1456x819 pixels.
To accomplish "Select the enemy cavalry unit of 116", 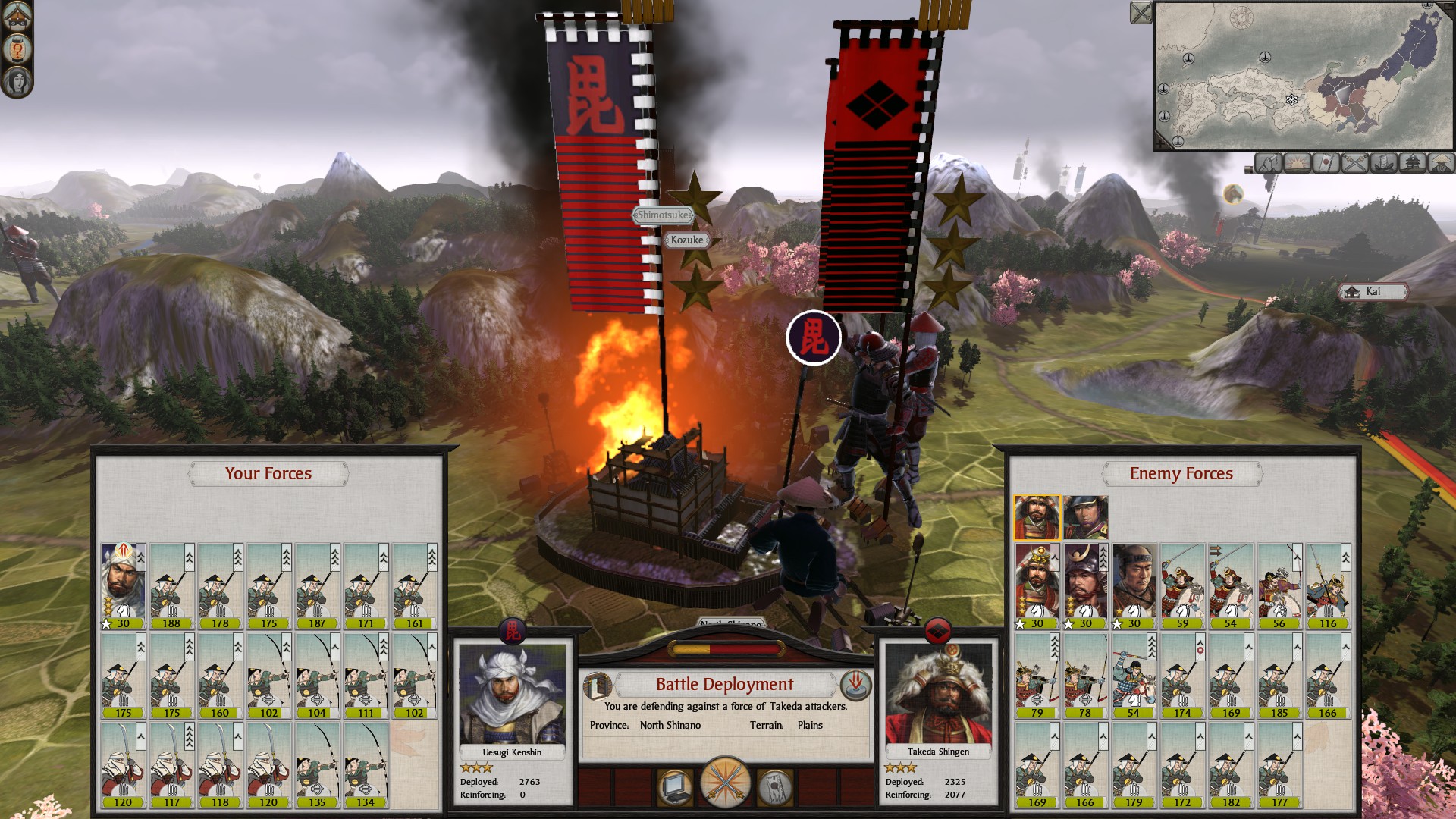I will coord(1327,585).
